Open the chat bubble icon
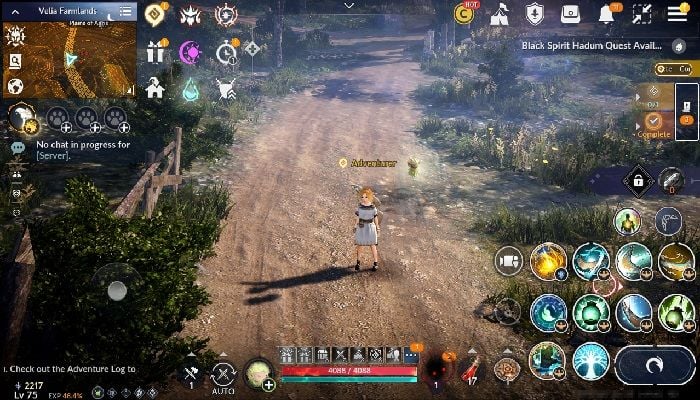 17,147
